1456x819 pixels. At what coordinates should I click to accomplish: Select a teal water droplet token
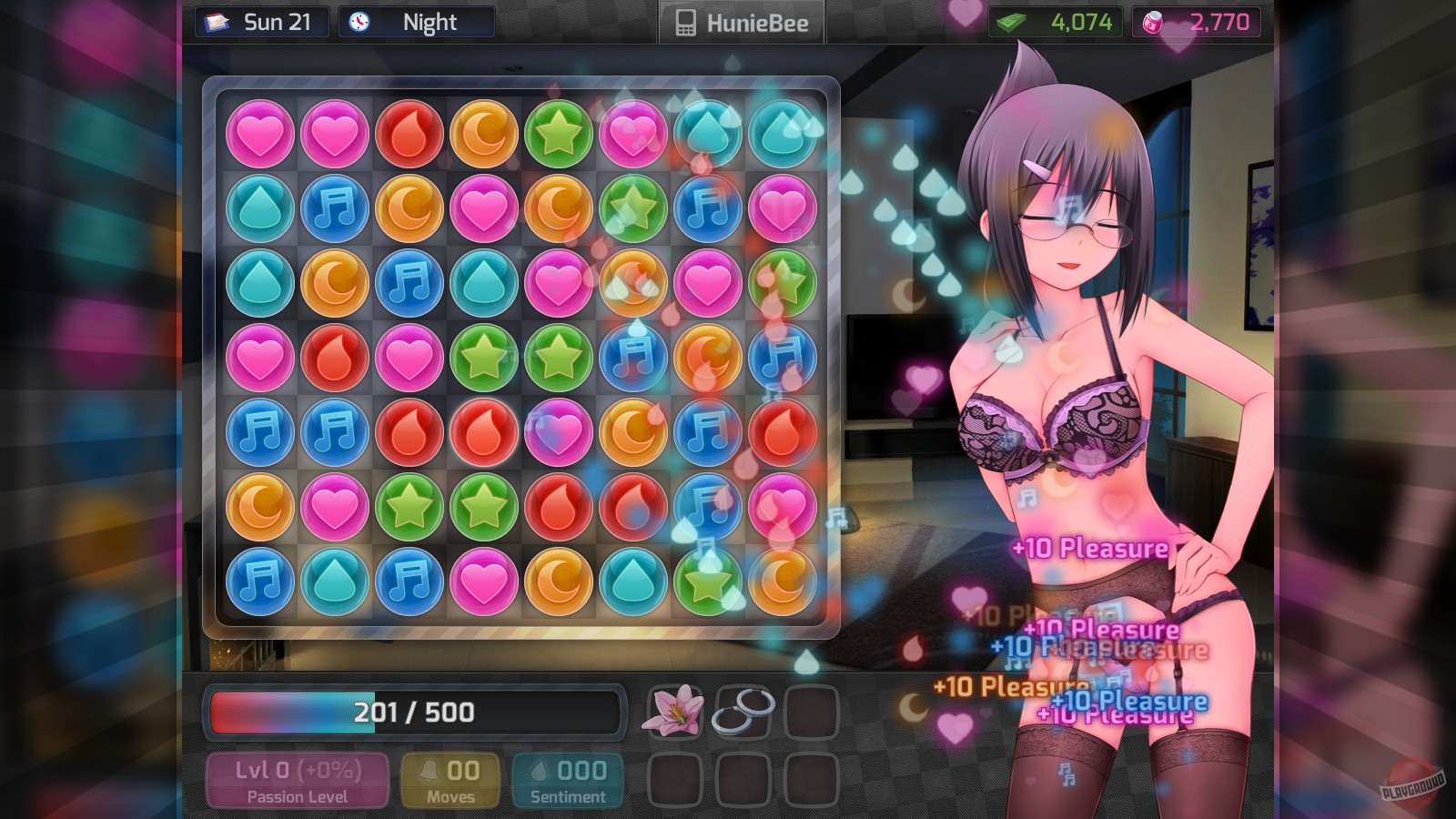click(259, 207)
